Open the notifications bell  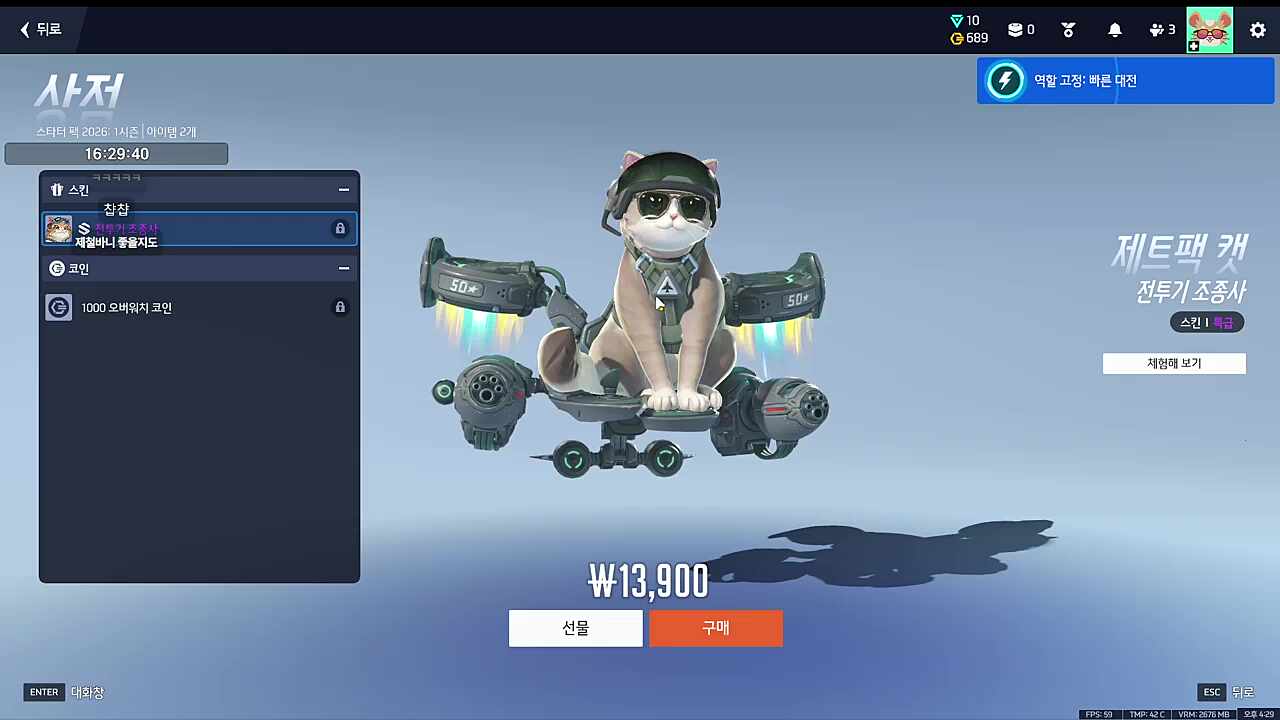point(1115,29)
